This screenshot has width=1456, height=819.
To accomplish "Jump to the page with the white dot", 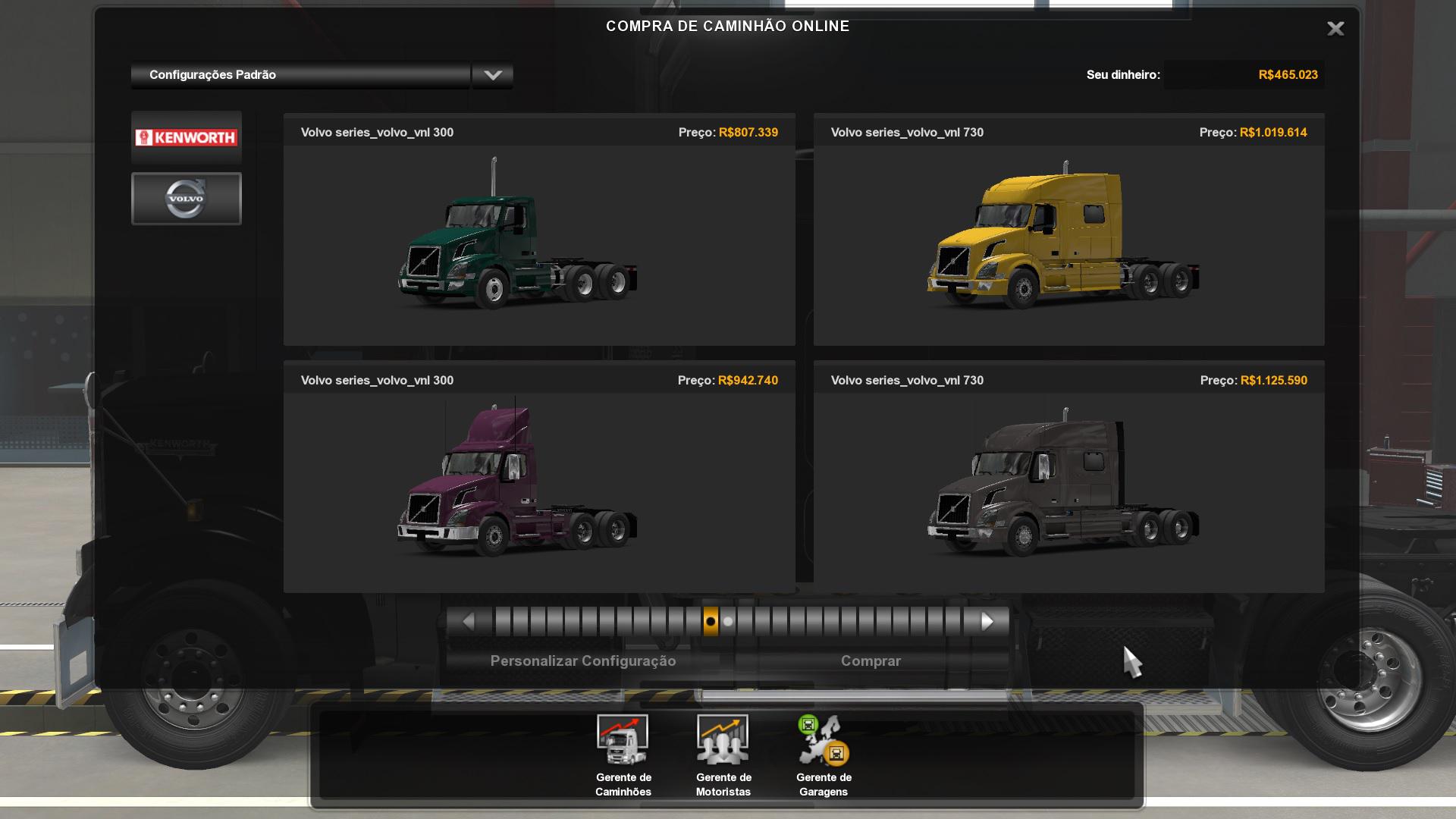I will pos(728,622).
